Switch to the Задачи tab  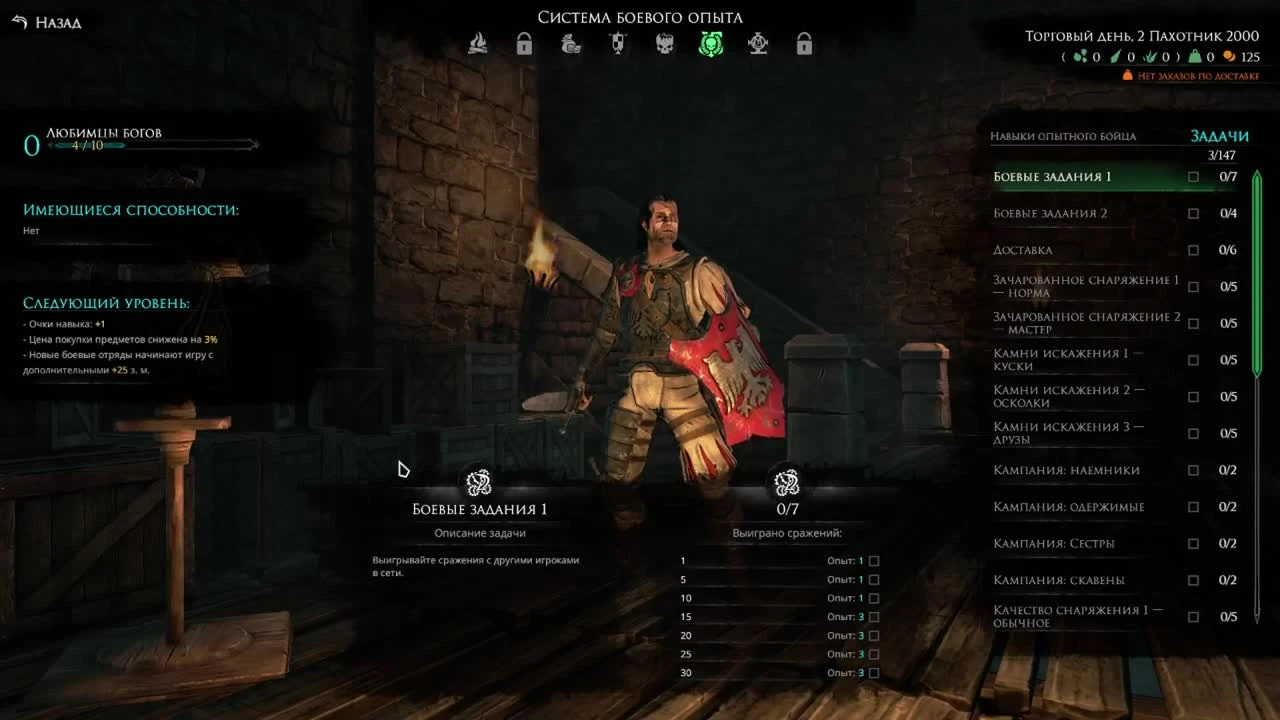(1220, 135)
